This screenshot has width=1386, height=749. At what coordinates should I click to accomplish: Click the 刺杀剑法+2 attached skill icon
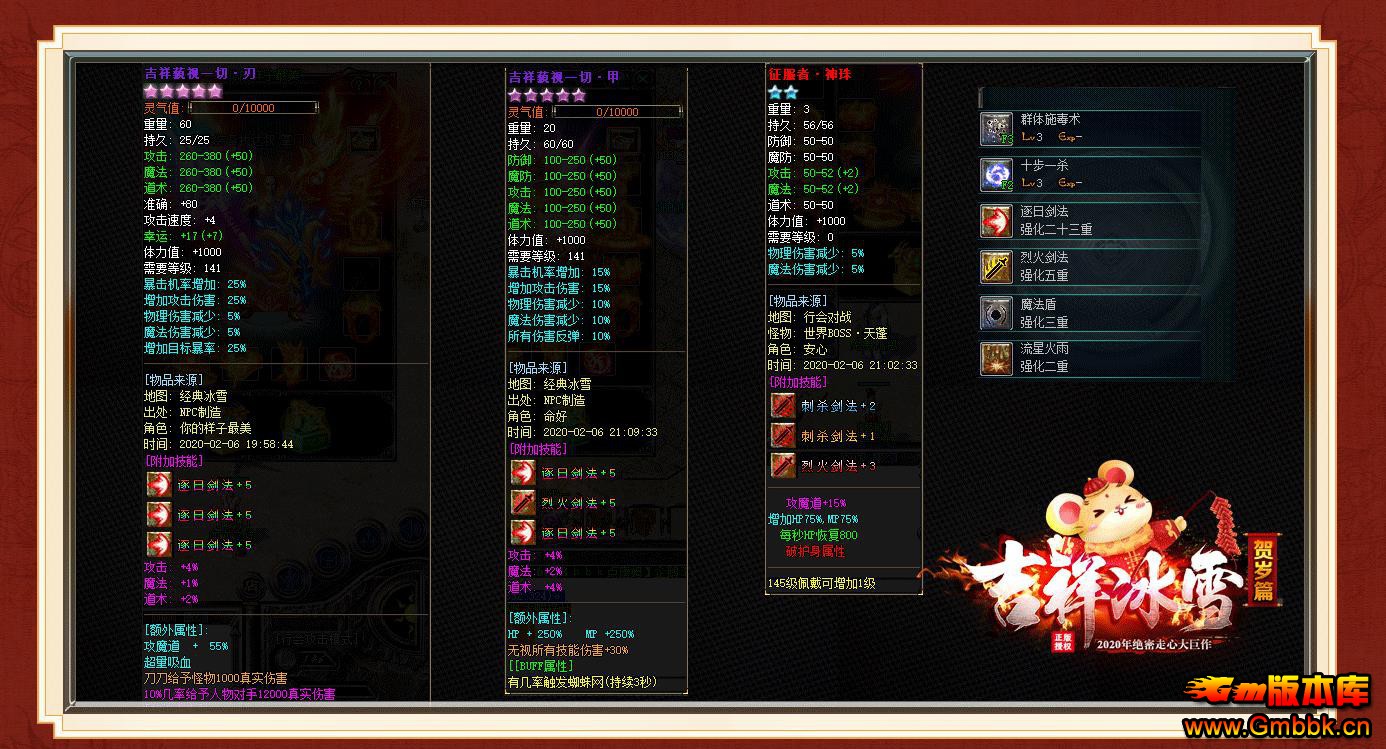784,405
